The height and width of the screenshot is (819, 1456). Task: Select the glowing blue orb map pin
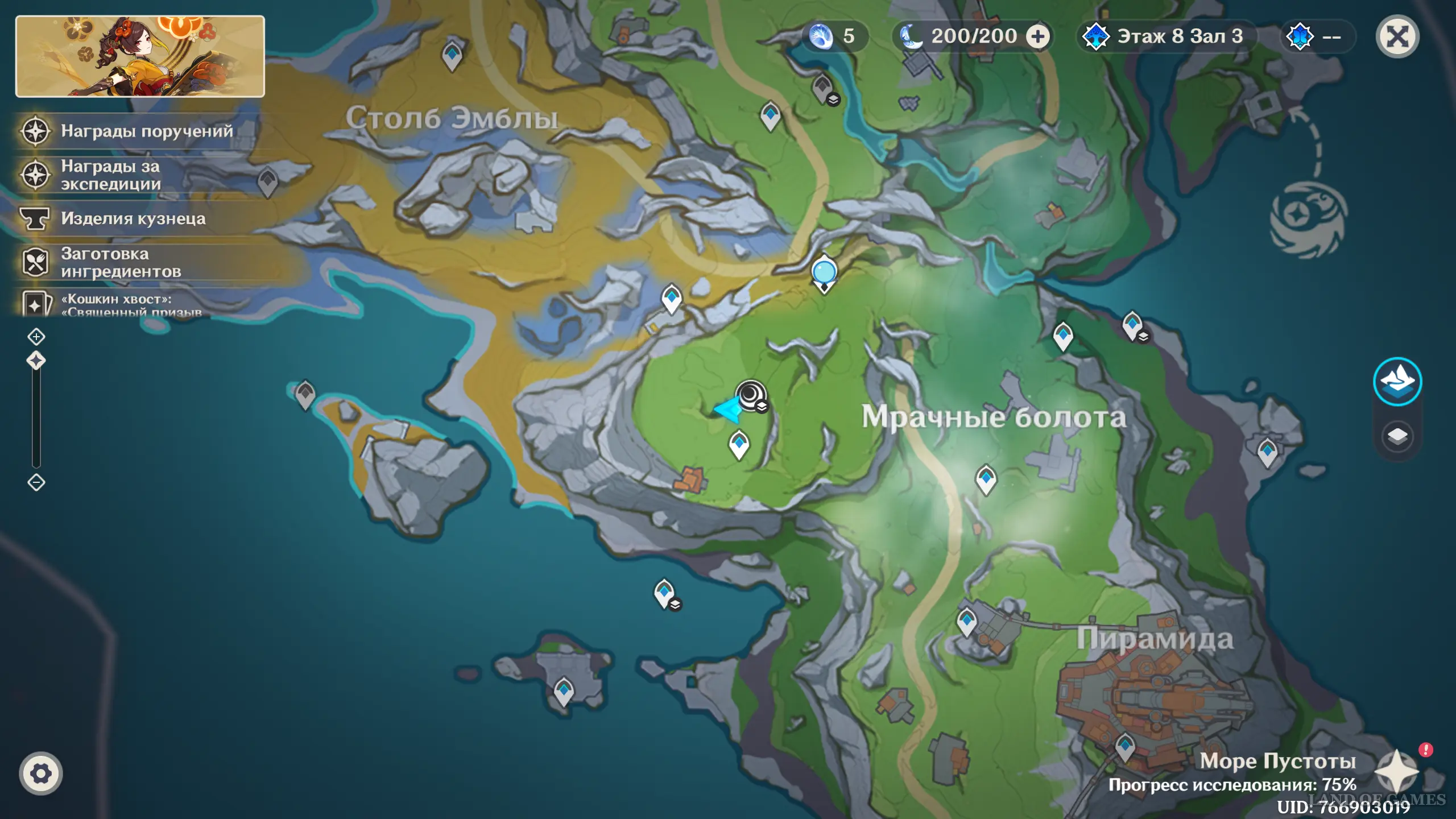824,272
